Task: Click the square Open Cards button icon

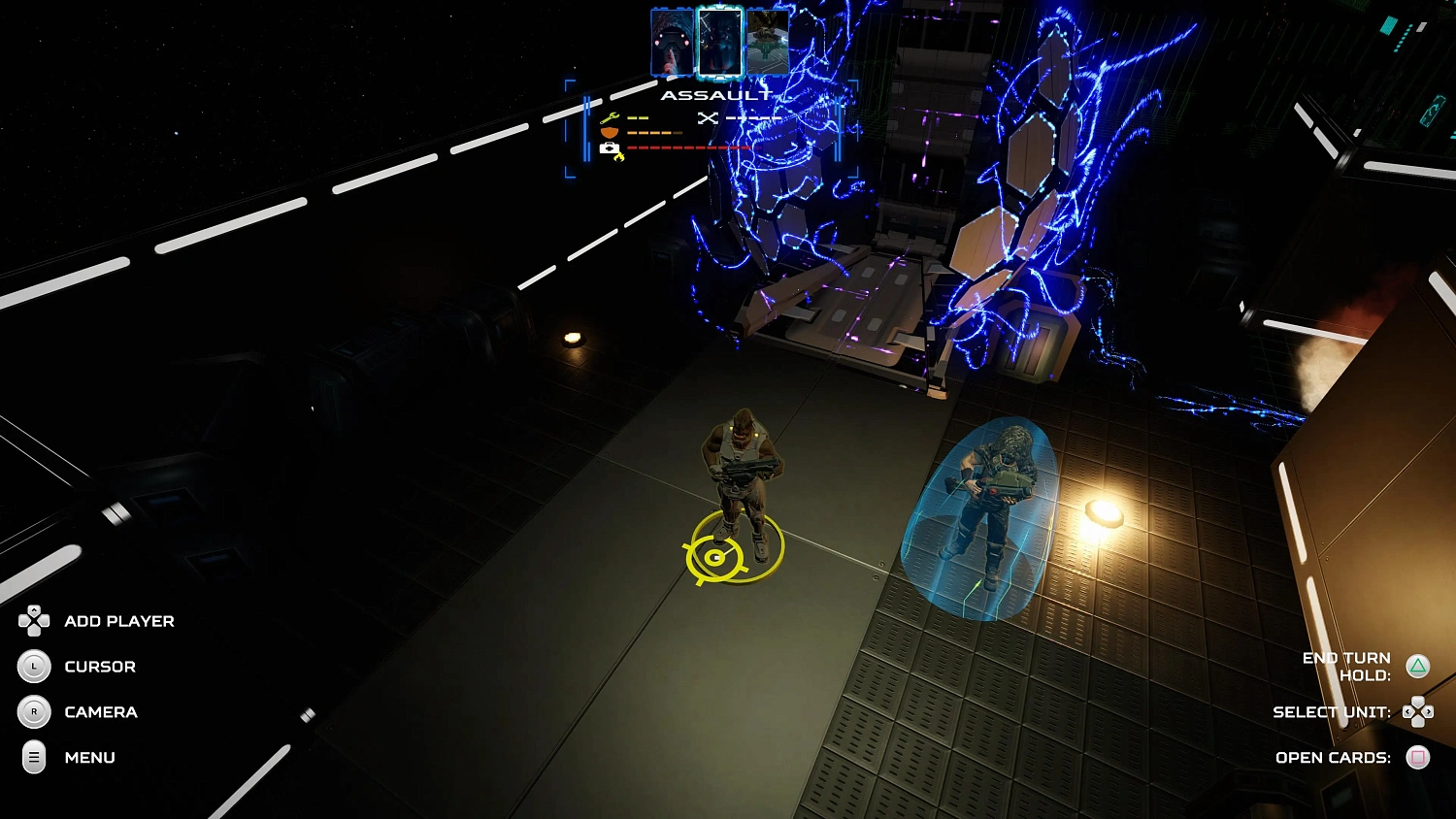Action: click(1417, 758)
